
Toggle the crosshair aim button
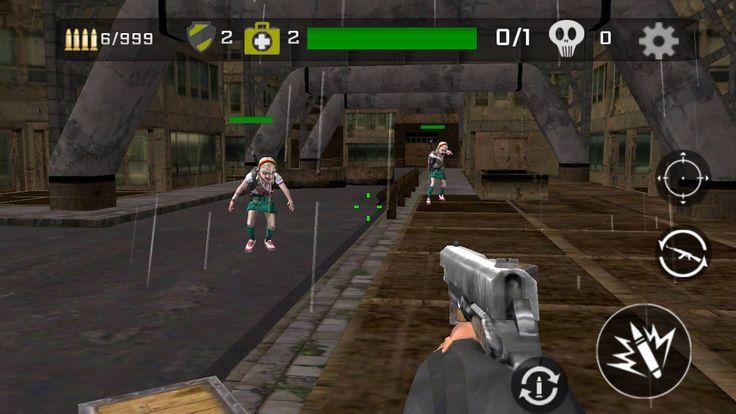683,178
